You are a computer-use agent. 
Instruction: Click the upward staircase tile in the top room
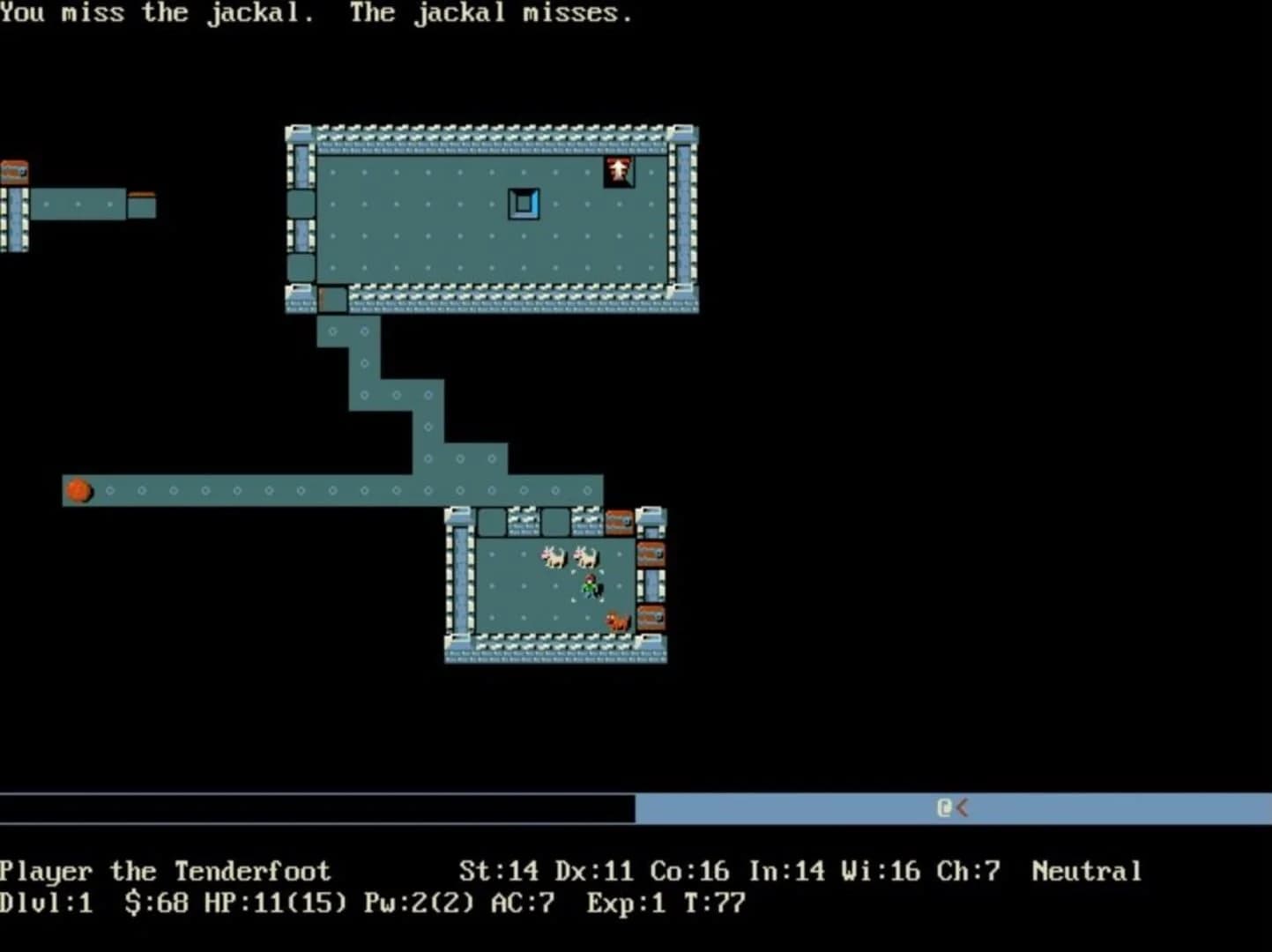[x=619, y=171]
